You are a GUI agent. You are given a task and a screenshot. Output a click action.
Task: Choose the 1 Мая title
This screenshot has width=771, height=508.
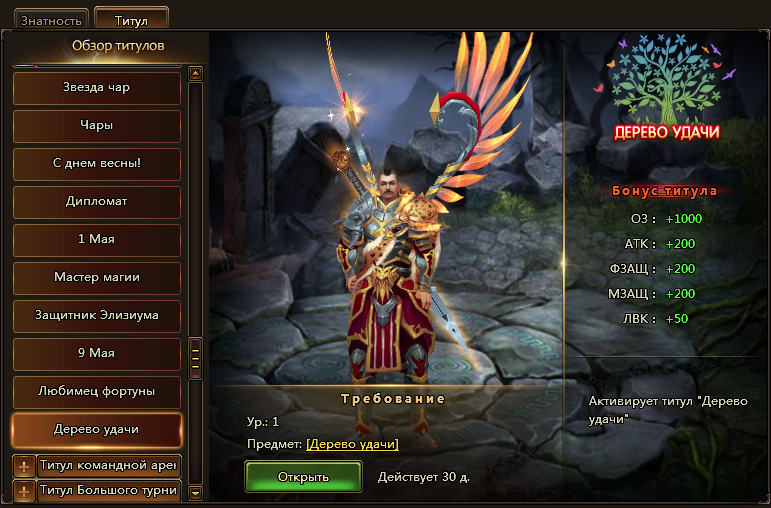point(97,240)
